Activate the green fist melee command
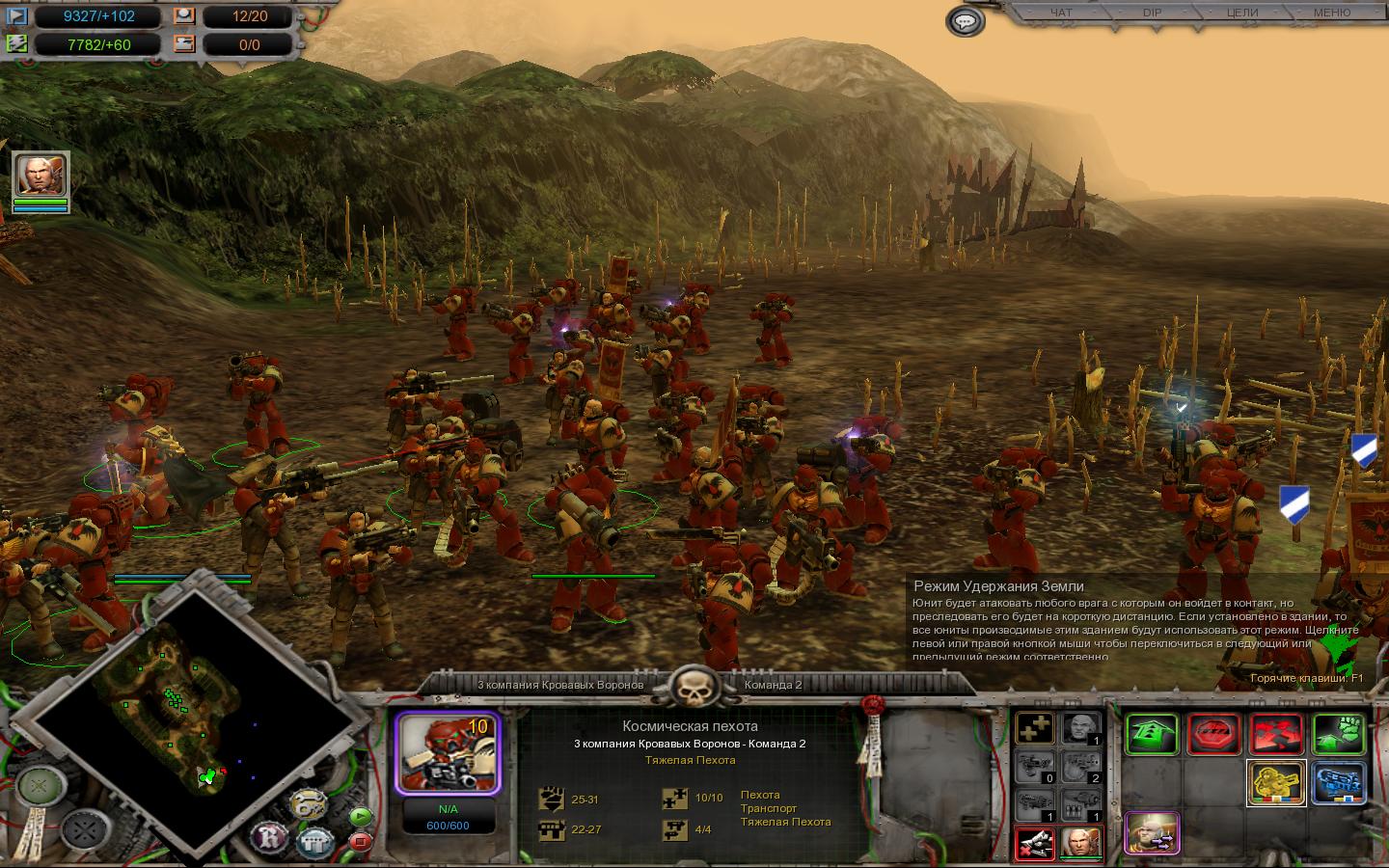 click(1339, 735)
